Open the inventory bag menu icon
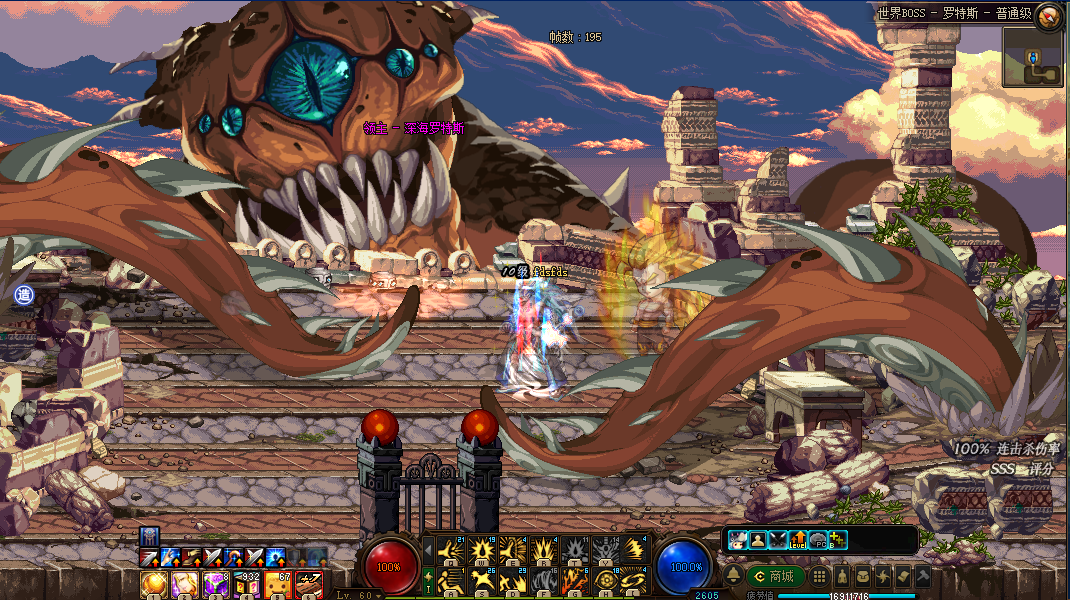 (x=863, y=577)
